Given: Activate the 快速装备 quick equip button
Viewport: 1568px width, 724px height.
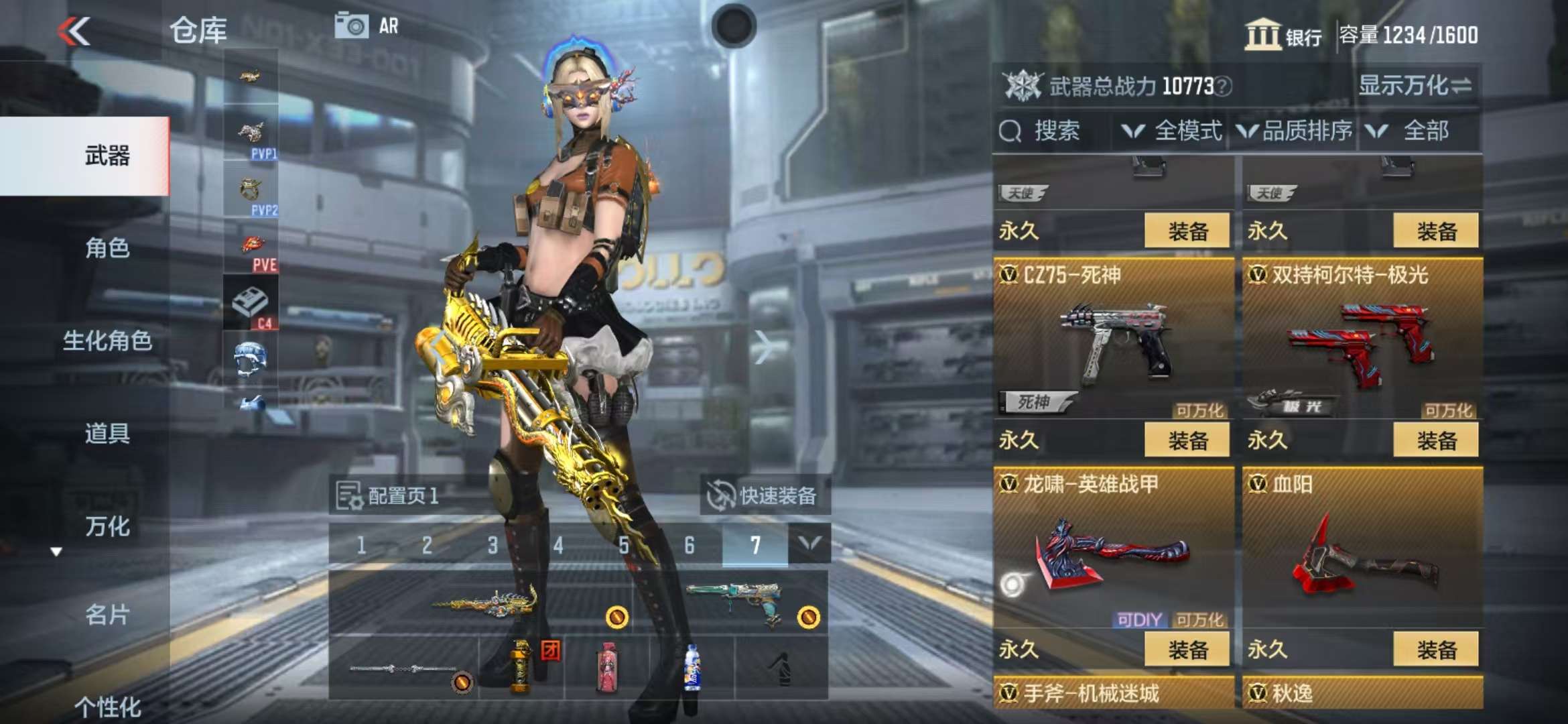Looking at the screenshot, I should click(765, 496).
